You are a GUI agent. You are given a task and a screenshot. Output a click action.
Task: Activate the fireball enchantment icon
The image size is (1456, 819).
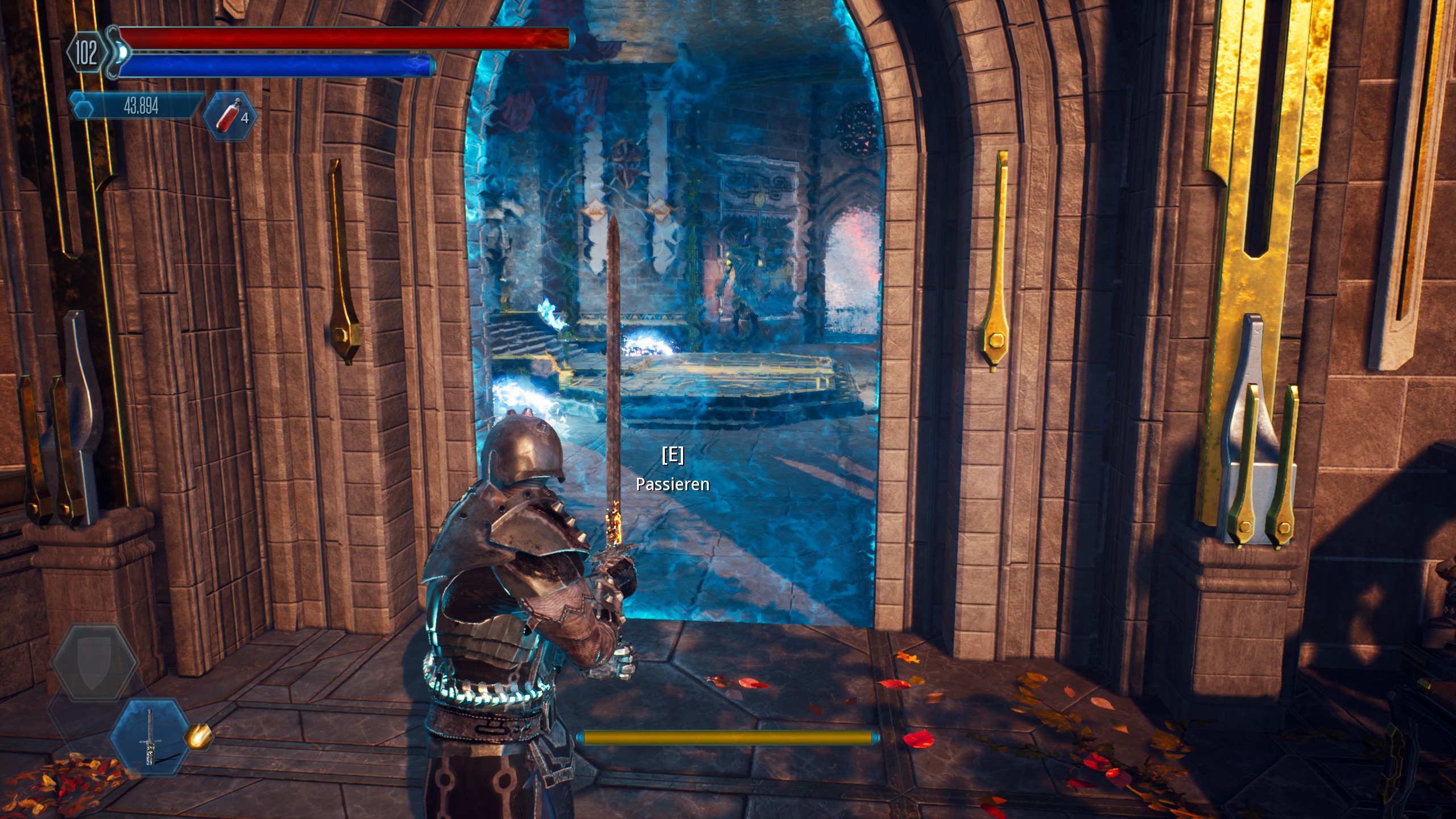tap(198, 737)
